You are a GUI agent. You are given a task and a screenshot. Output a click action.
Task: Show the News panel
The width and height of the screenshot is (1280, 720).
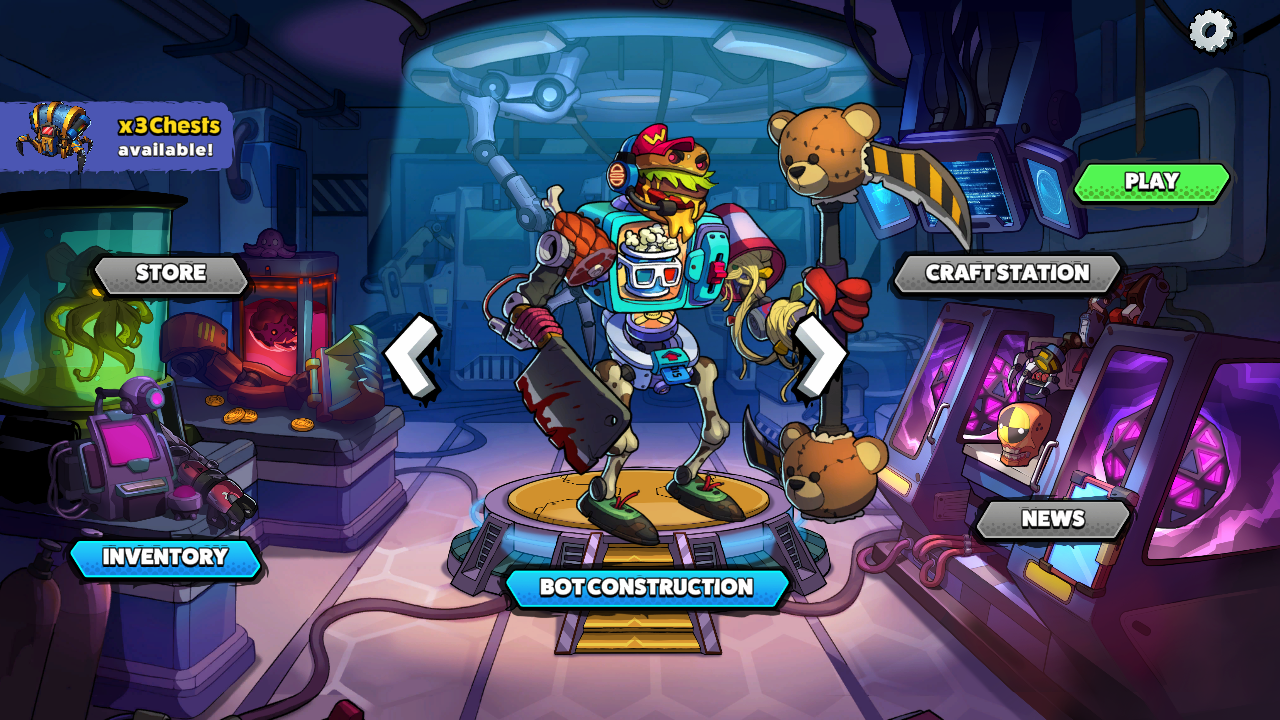(x=1053, y=519)
